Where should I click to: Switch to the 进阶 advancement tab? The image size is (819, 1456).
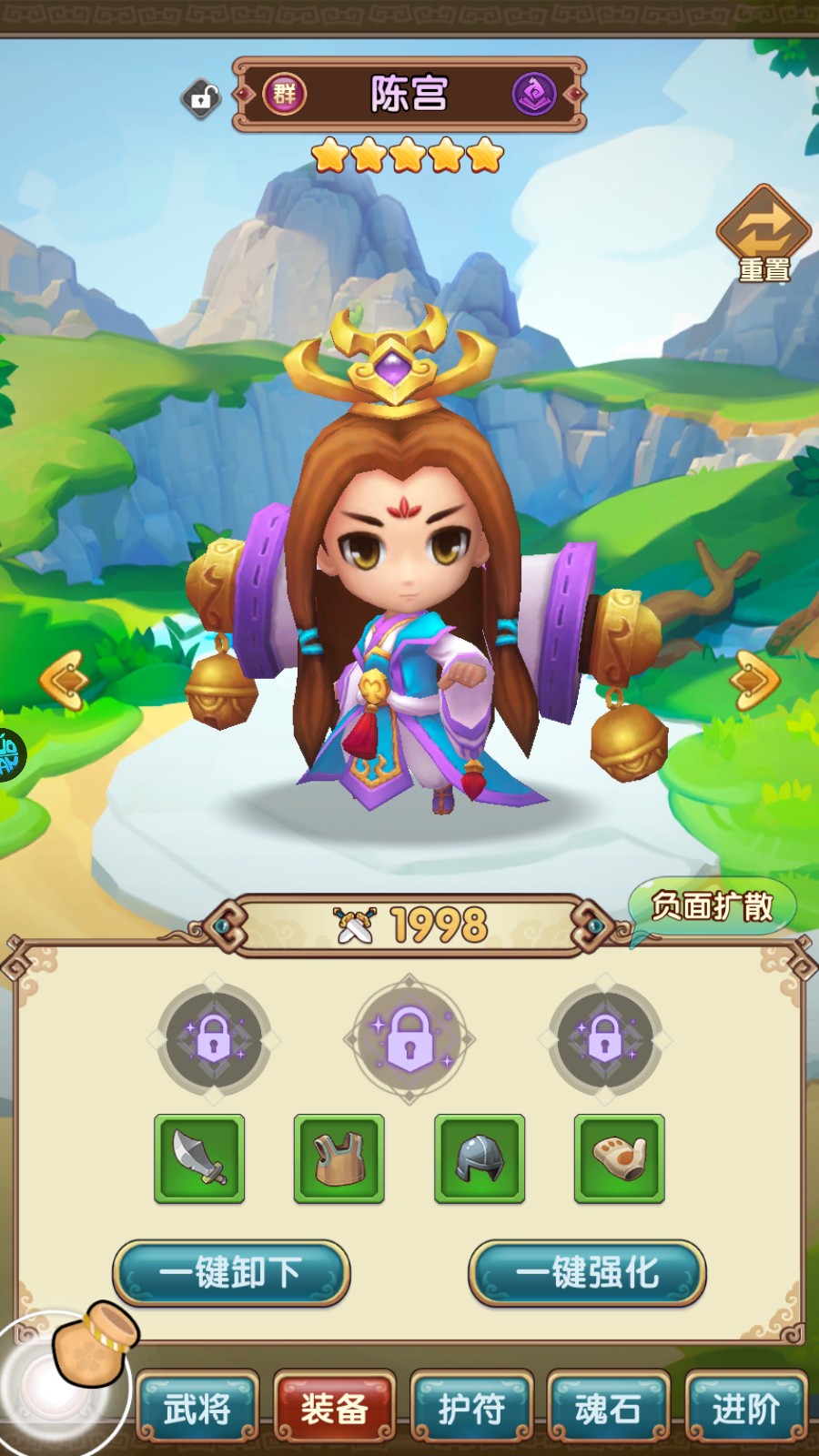[745, 1409]
